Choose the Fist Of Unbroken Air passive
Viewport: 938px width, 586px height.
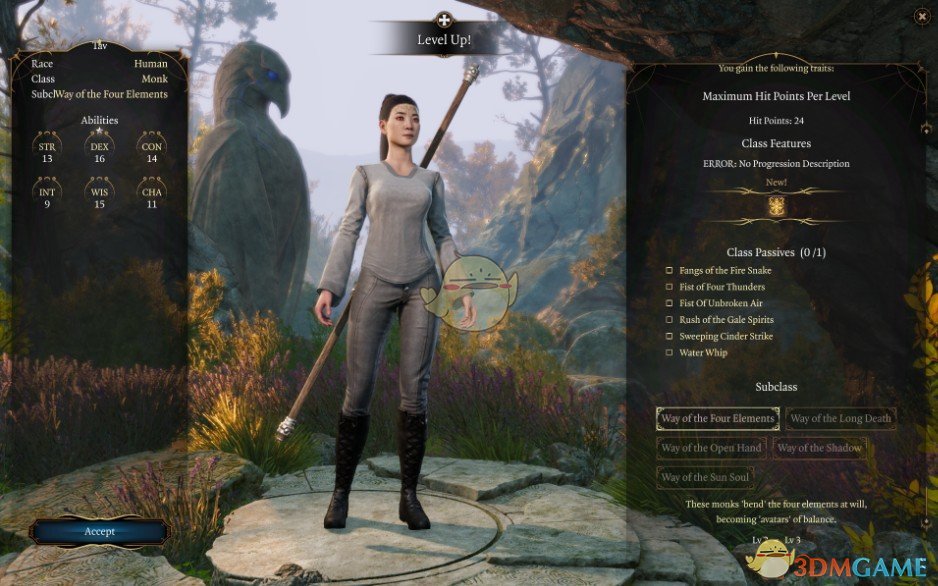pos(670,303)
